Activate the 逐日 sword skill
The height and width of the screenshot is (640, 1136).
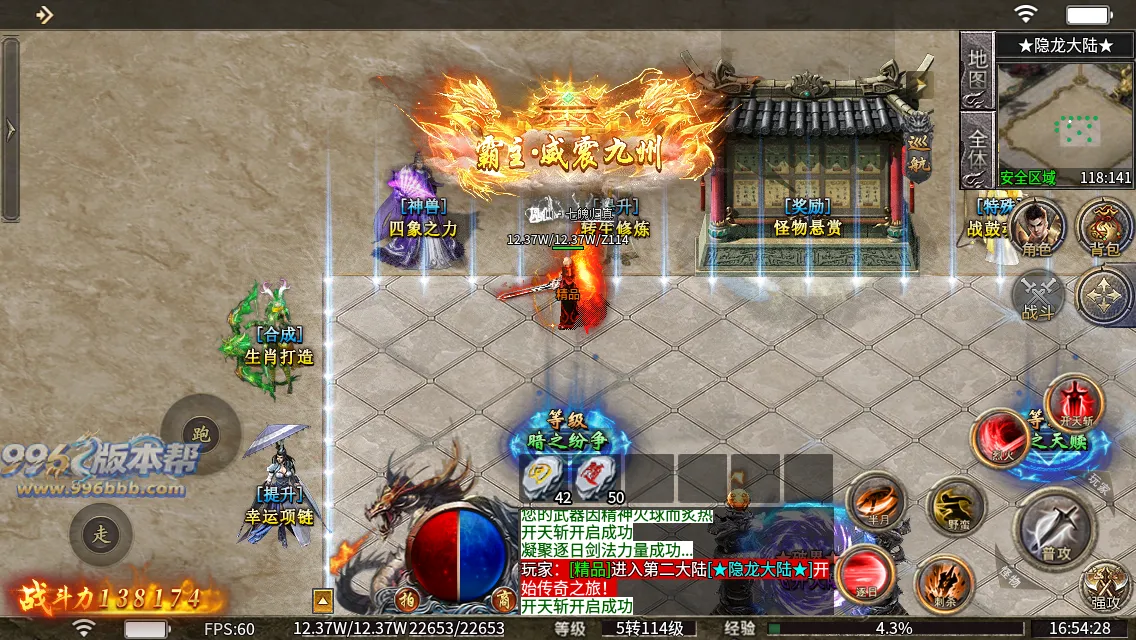point(866,574)
